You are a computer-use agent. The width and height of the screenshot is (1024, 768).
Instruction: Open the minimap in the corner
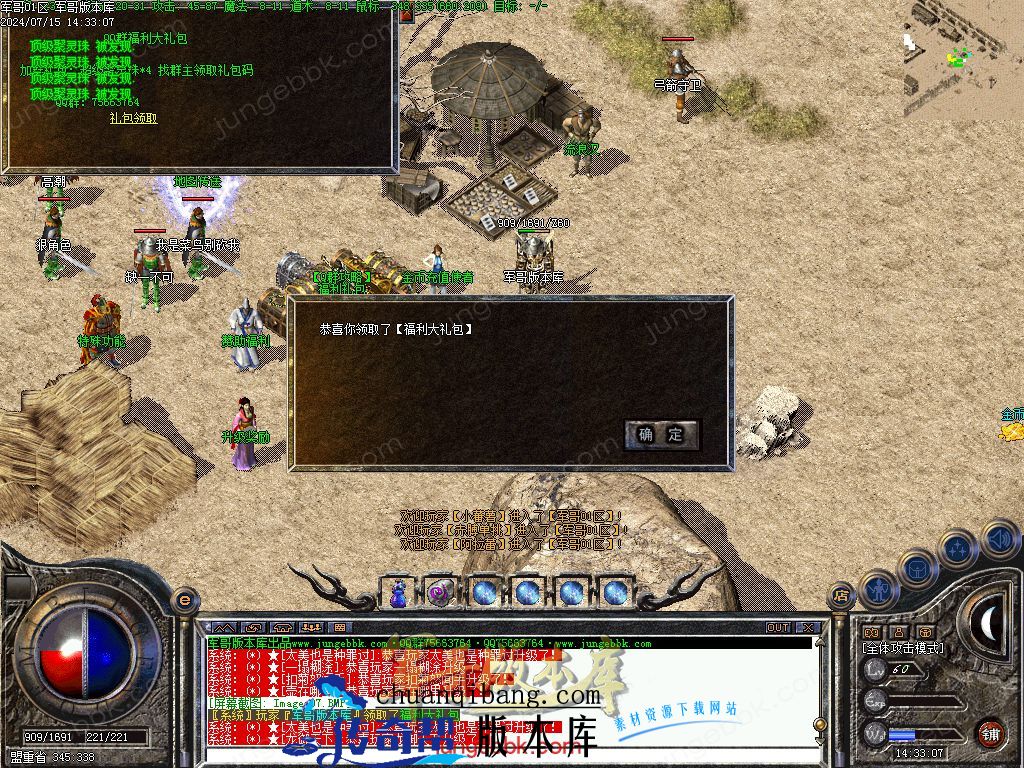[963, 58]
